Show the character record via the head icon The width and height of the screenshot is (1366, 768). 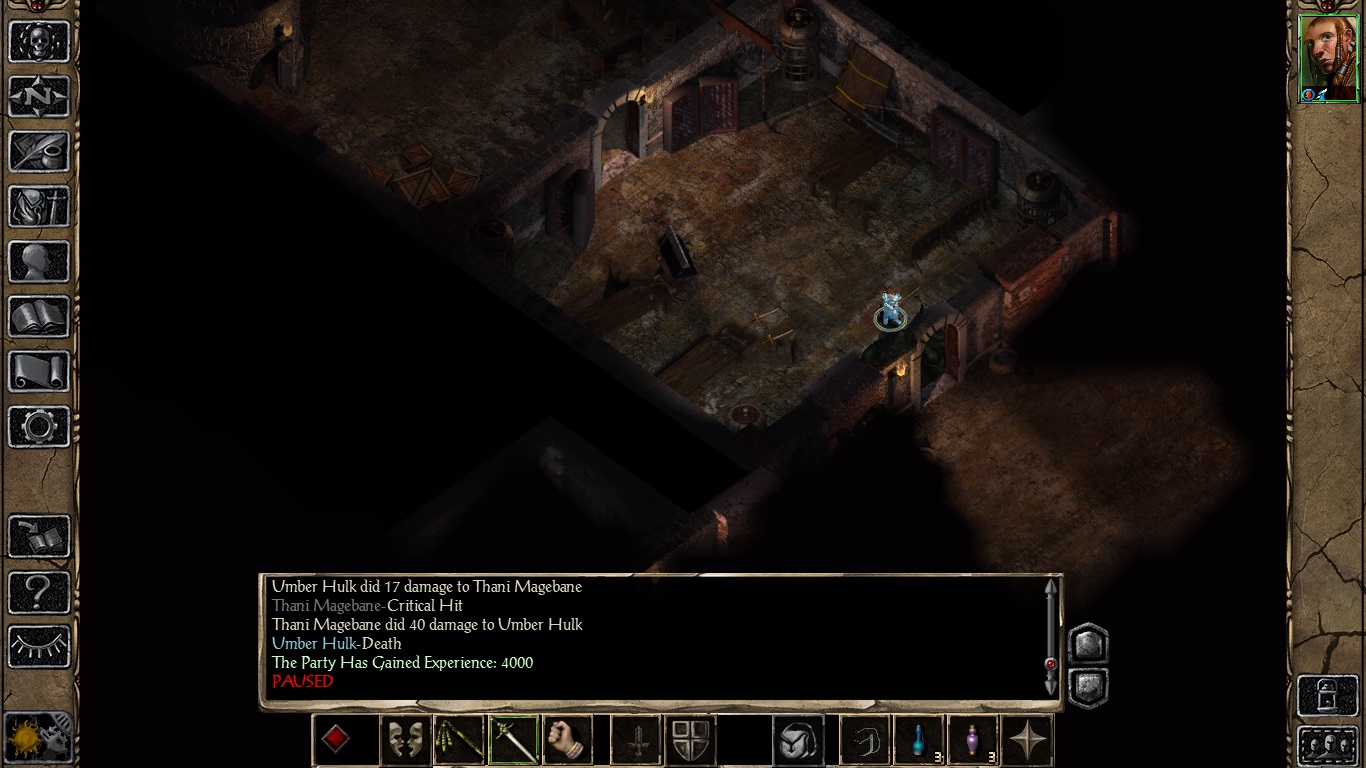39,262
